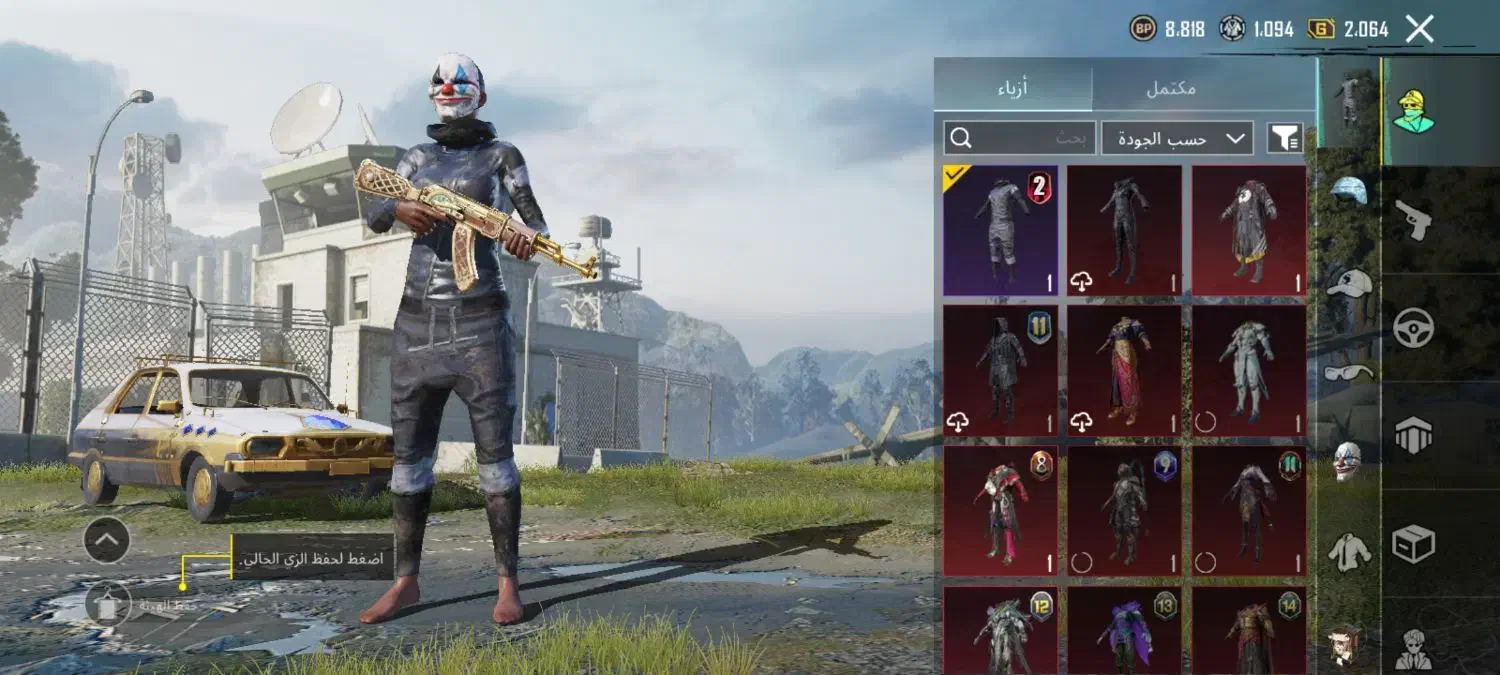Show the baseball cap headwear category
1500x675 pixels.
pyautogui.click(x=1348, y=283)
